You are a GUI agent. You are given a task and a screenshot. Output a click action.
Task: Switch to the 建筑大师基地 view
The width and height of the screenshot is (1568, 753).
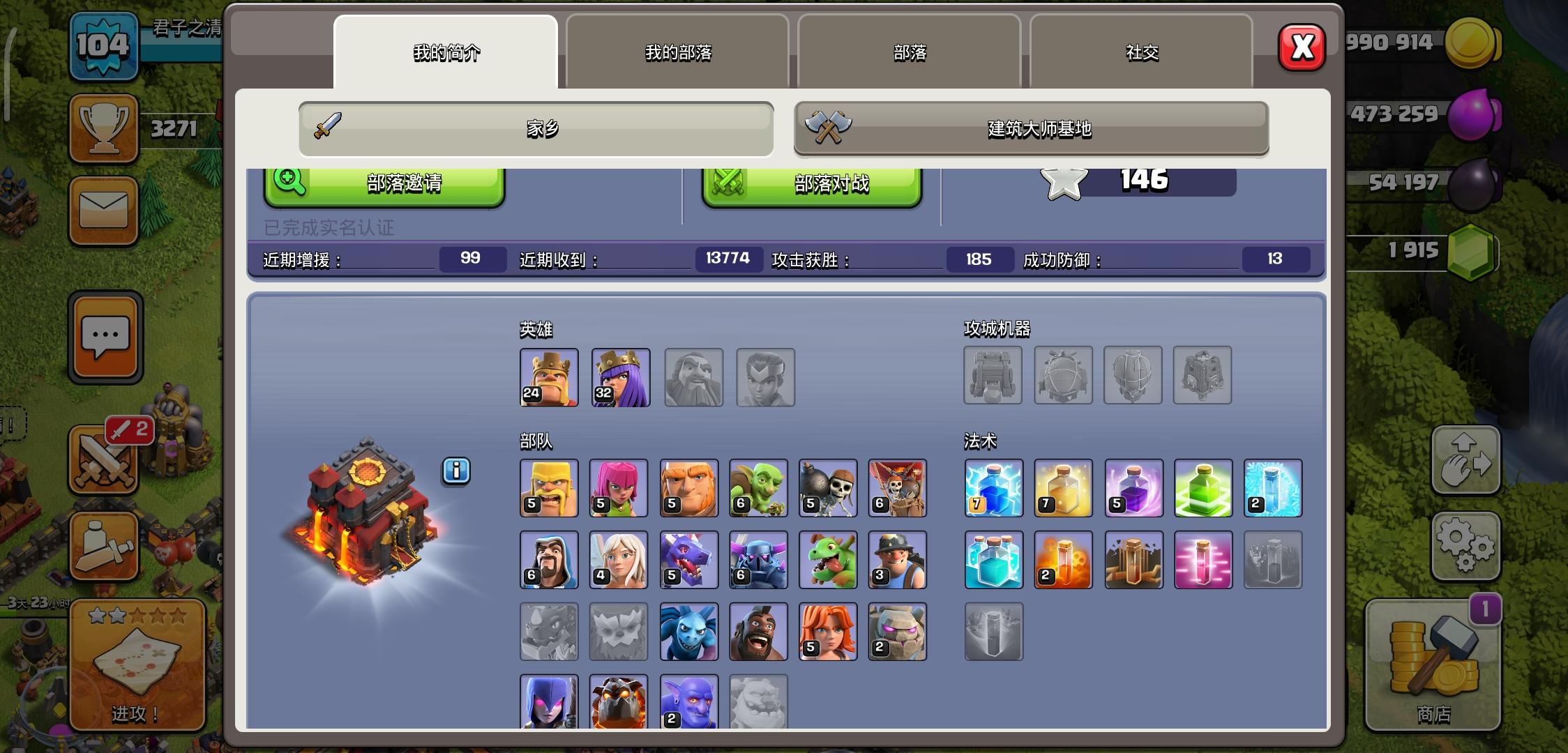point(1031,128)
